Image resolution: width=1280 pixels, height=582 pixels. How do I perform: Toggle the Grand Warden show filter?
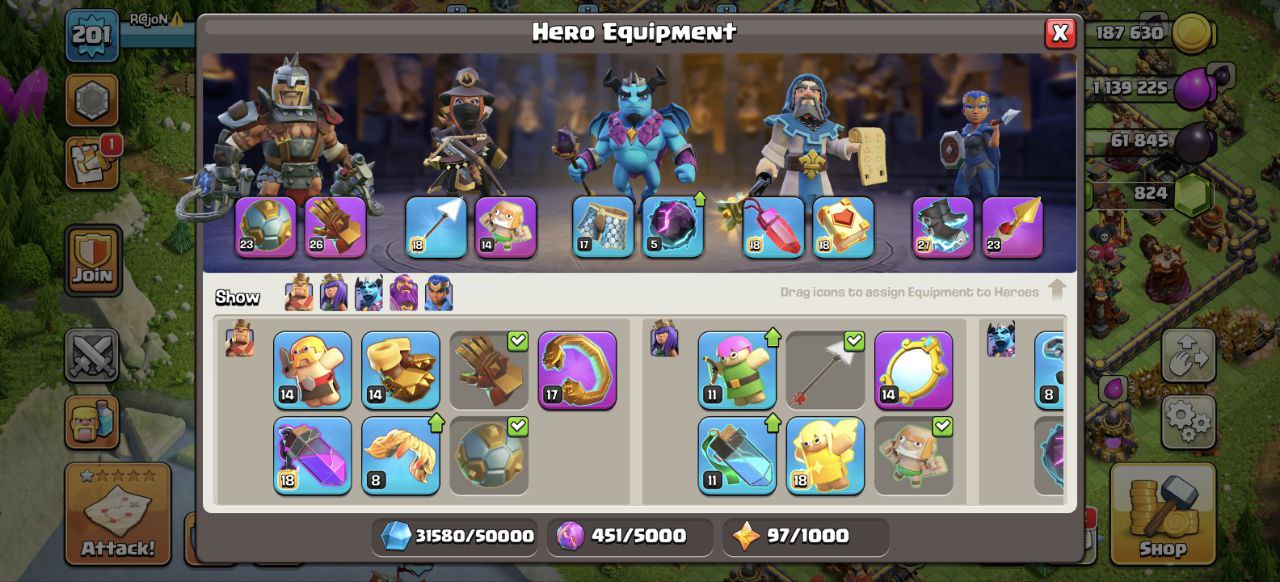click(404, 294)
